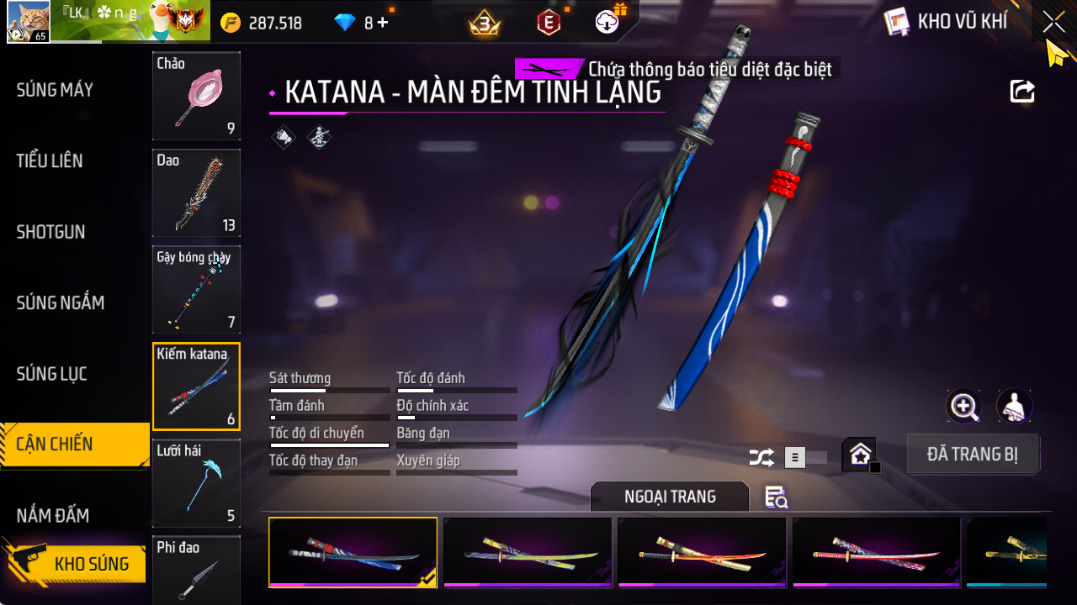The width and height of the screenshot is (1077, 605).
Task: Select the Gậy bóng chày weapon
Action: [196, 290]
